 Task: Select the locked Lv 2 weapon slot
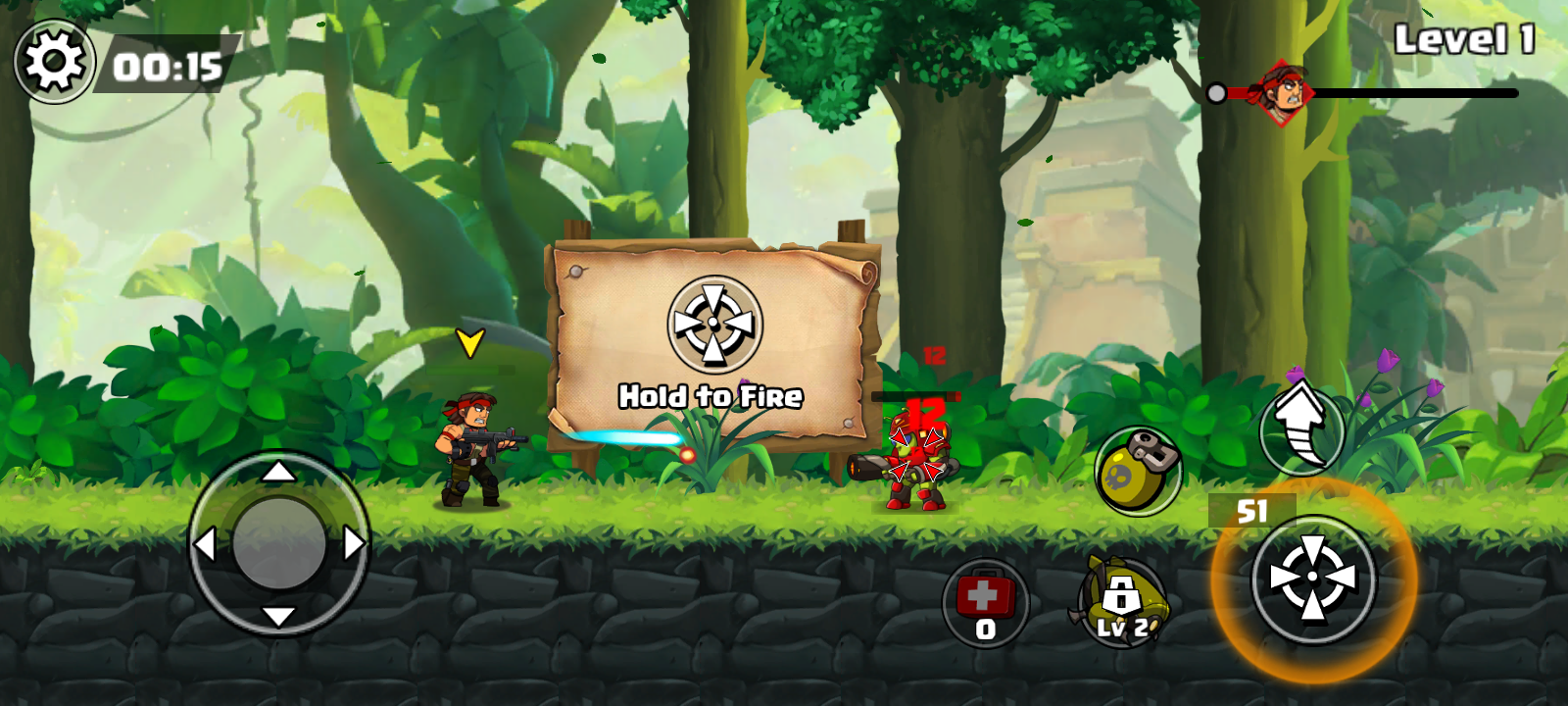tap(1121, 602)
